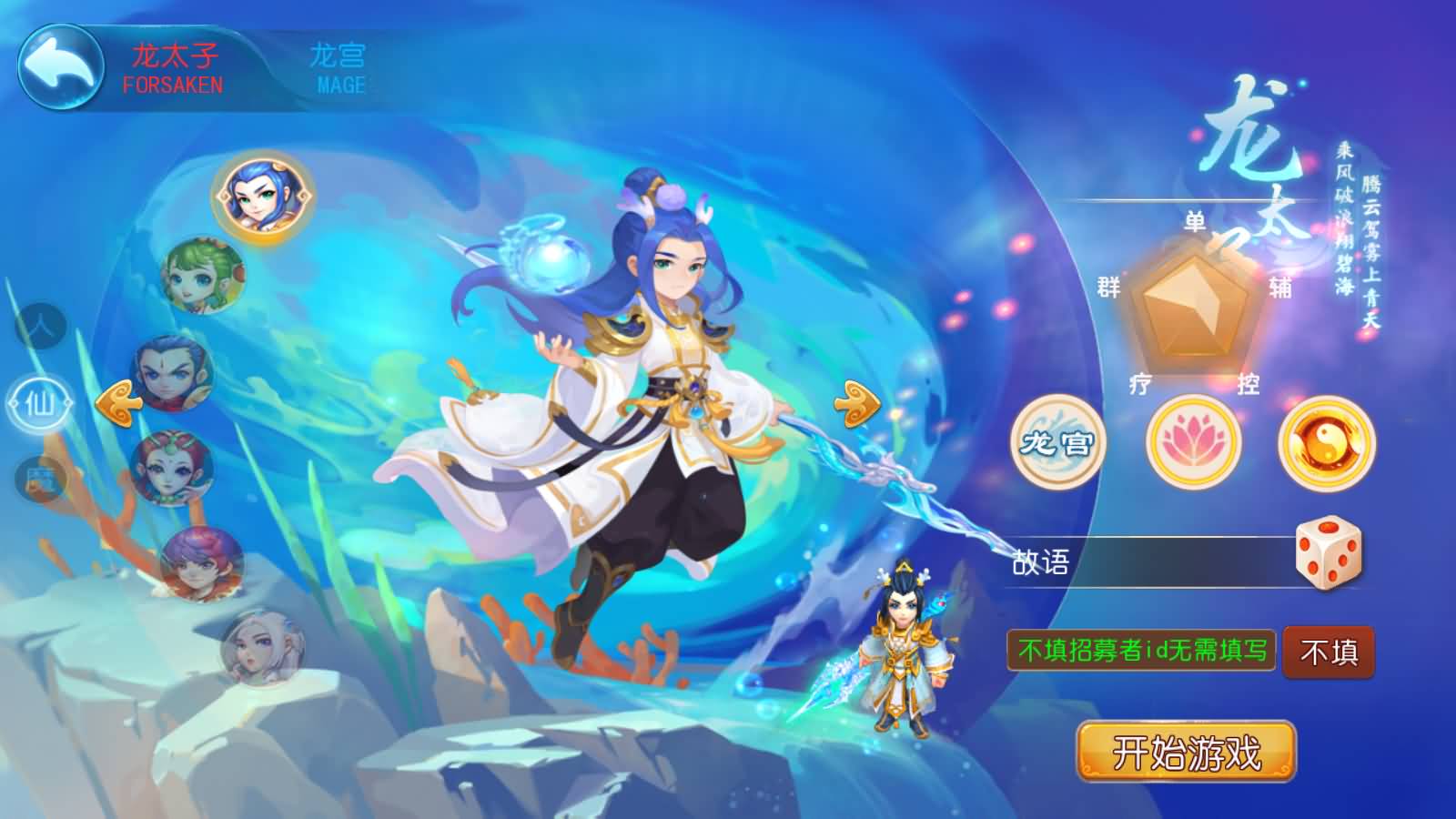Switch to the 龙宫 MAGE tab
1456x819 pixels.
[x=340, y=64]
